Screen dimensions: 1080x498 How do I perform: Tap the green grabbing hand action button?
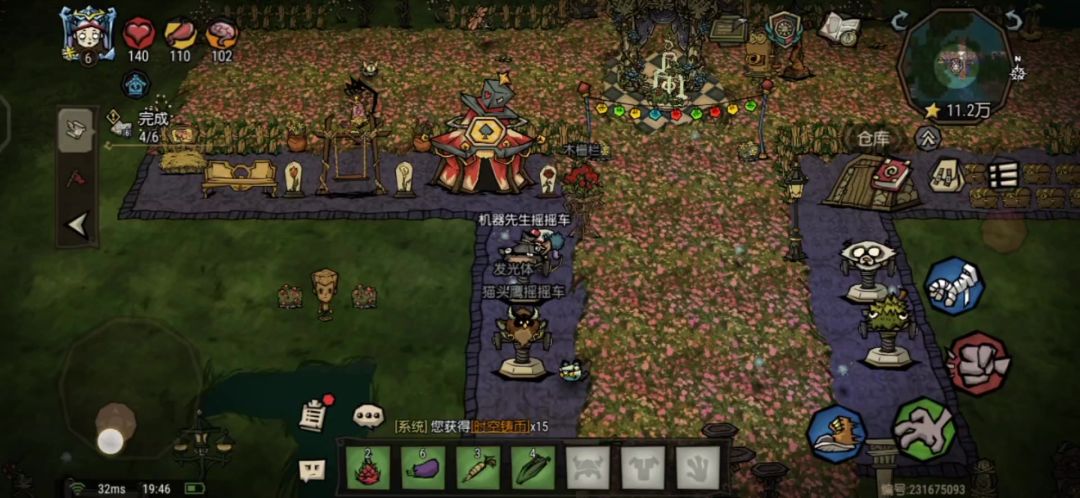pos(922,428)
